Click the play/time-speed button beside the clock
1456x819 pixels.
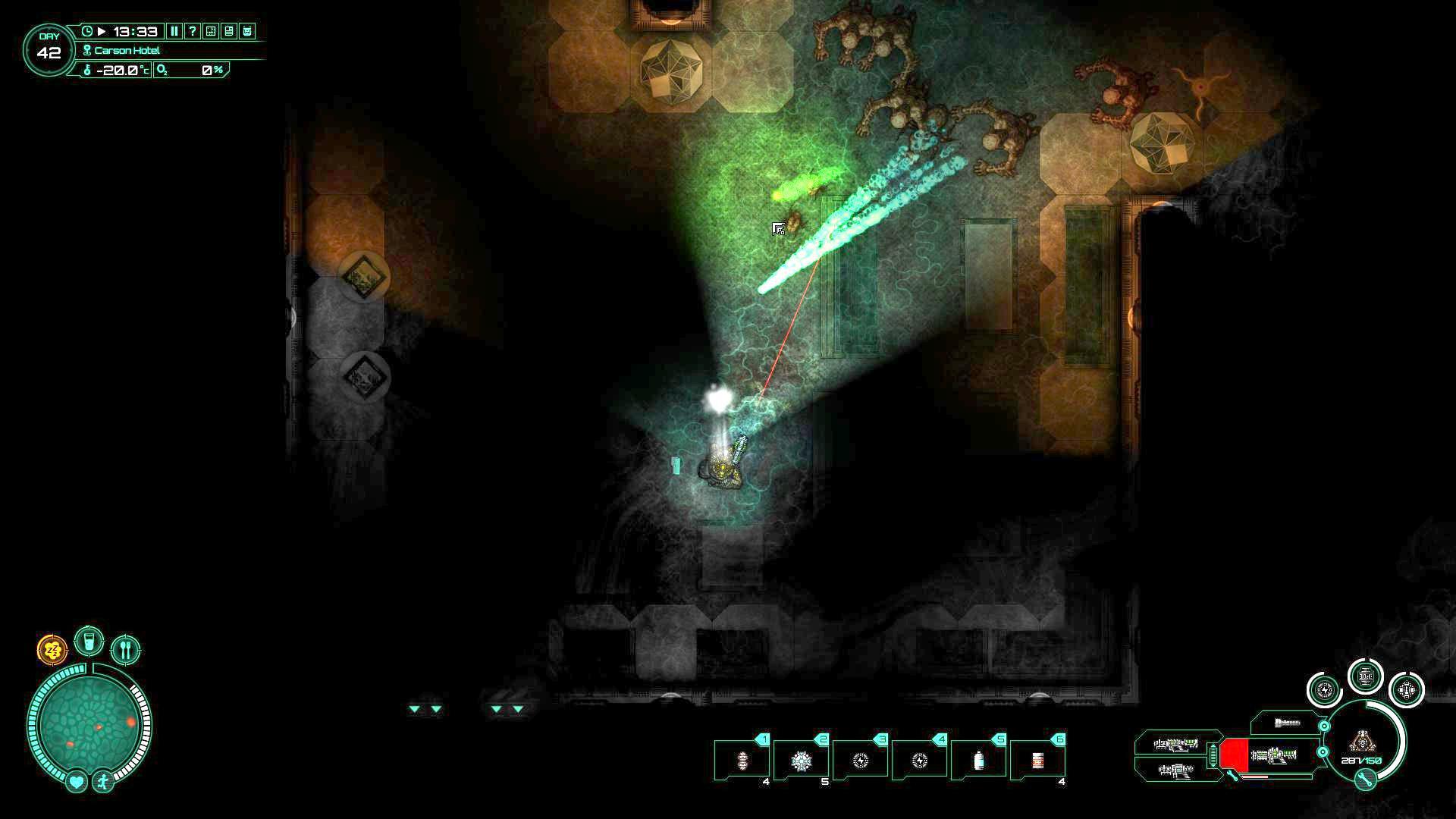[x=102, y=32]
